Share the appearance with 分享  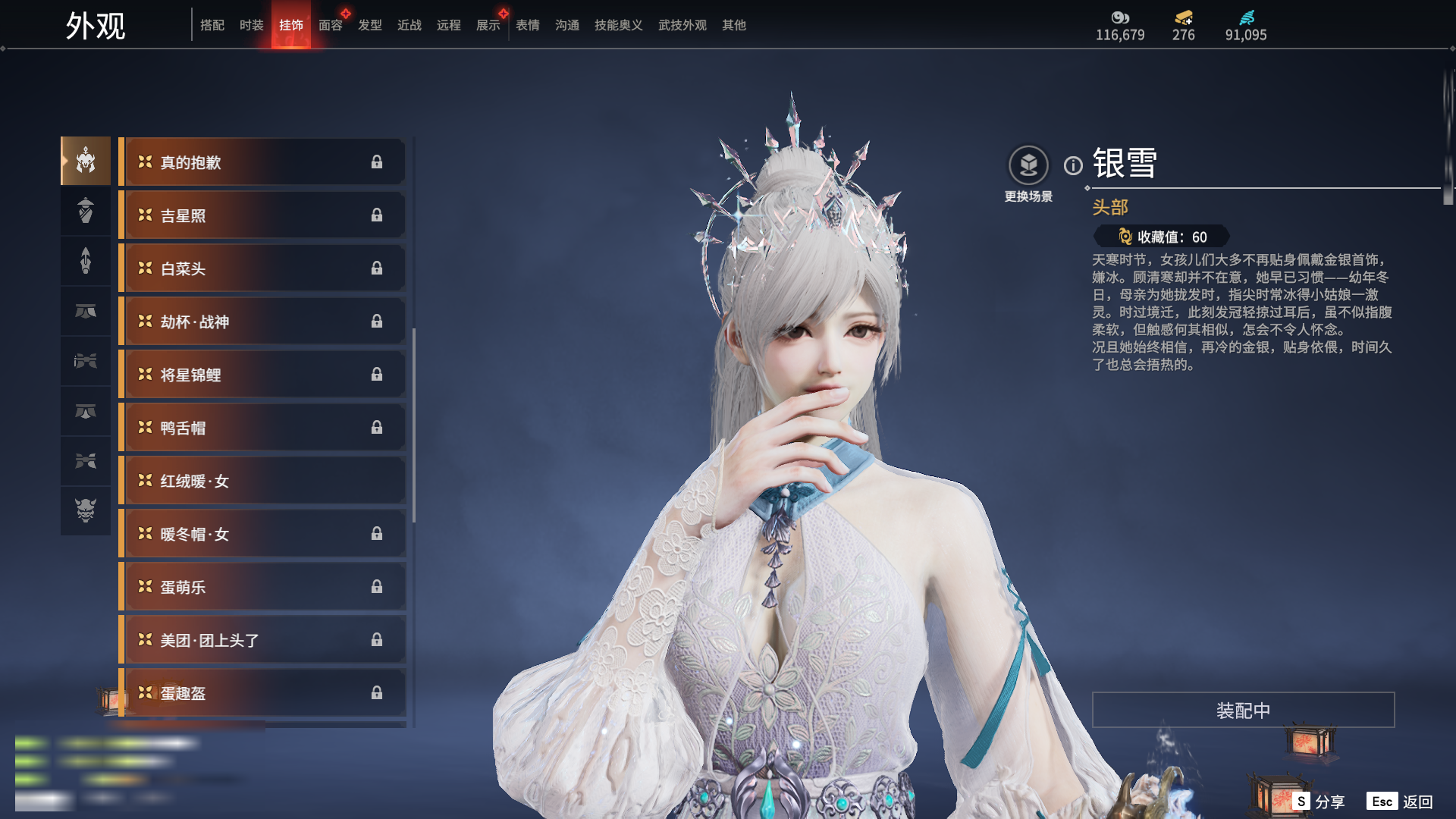point(1320,802)
